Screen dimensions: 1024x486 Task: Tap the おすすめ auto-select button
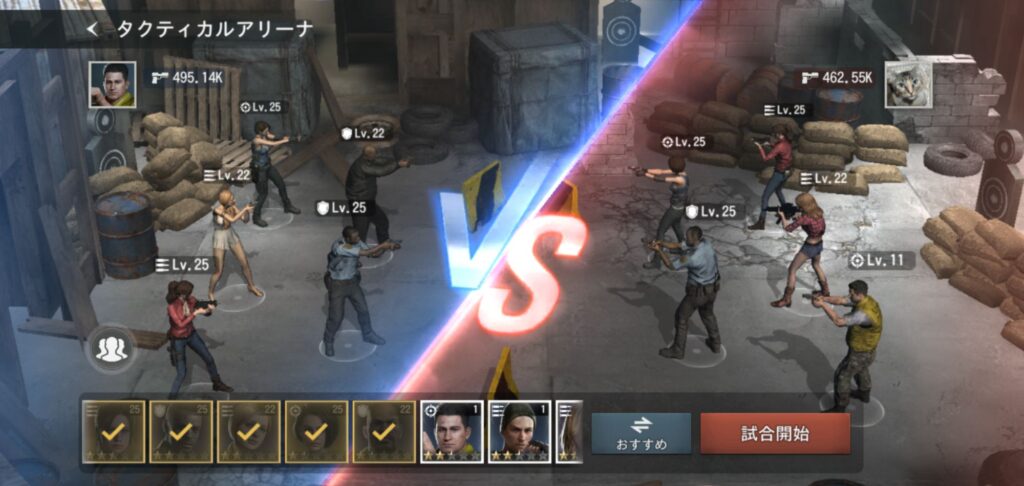click(641, 433)
